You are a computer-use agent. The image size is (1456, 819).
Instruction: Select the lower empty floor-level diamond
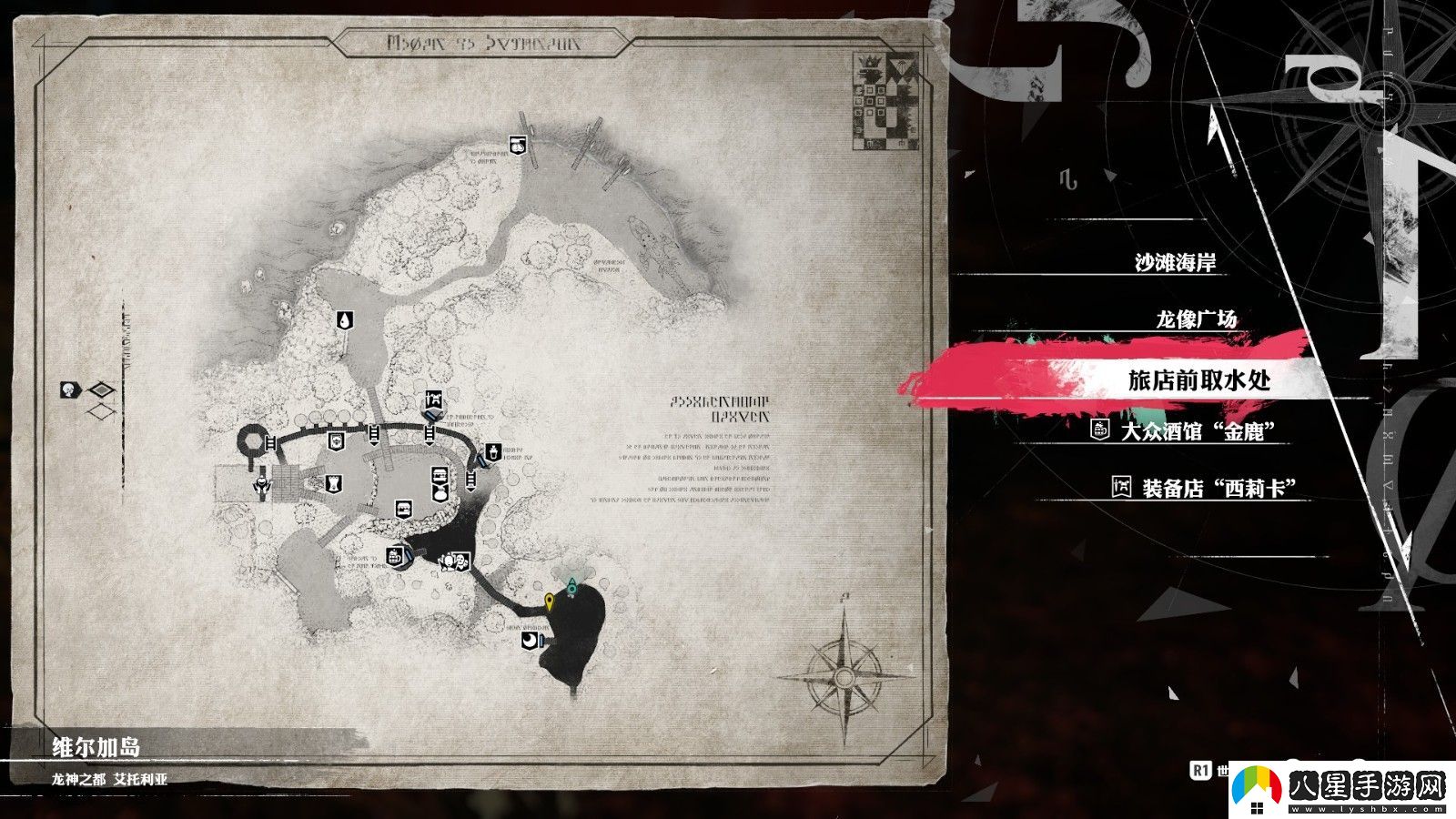coord(102,412)
